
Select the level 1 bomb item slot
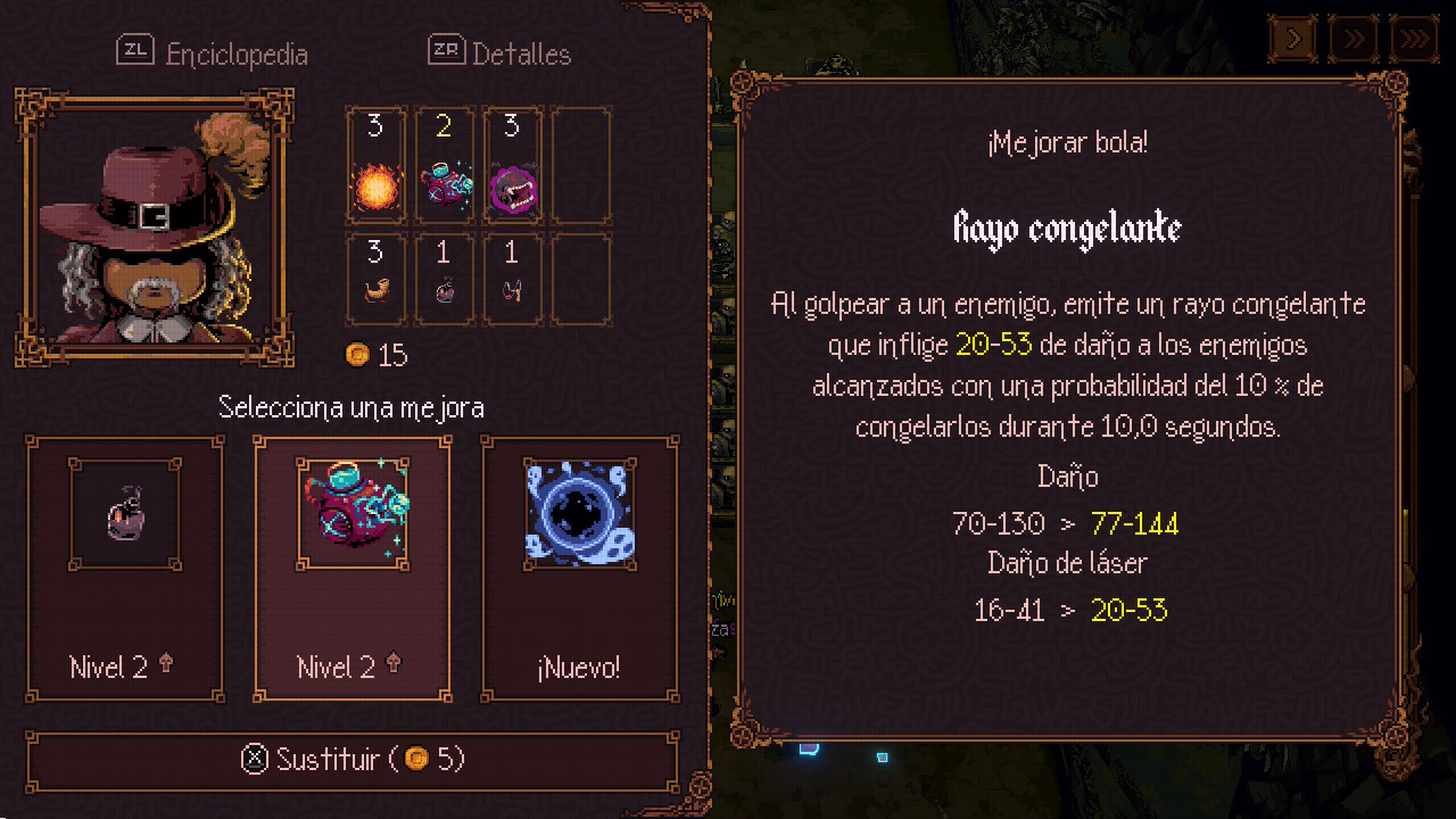[x=444, y=279]
